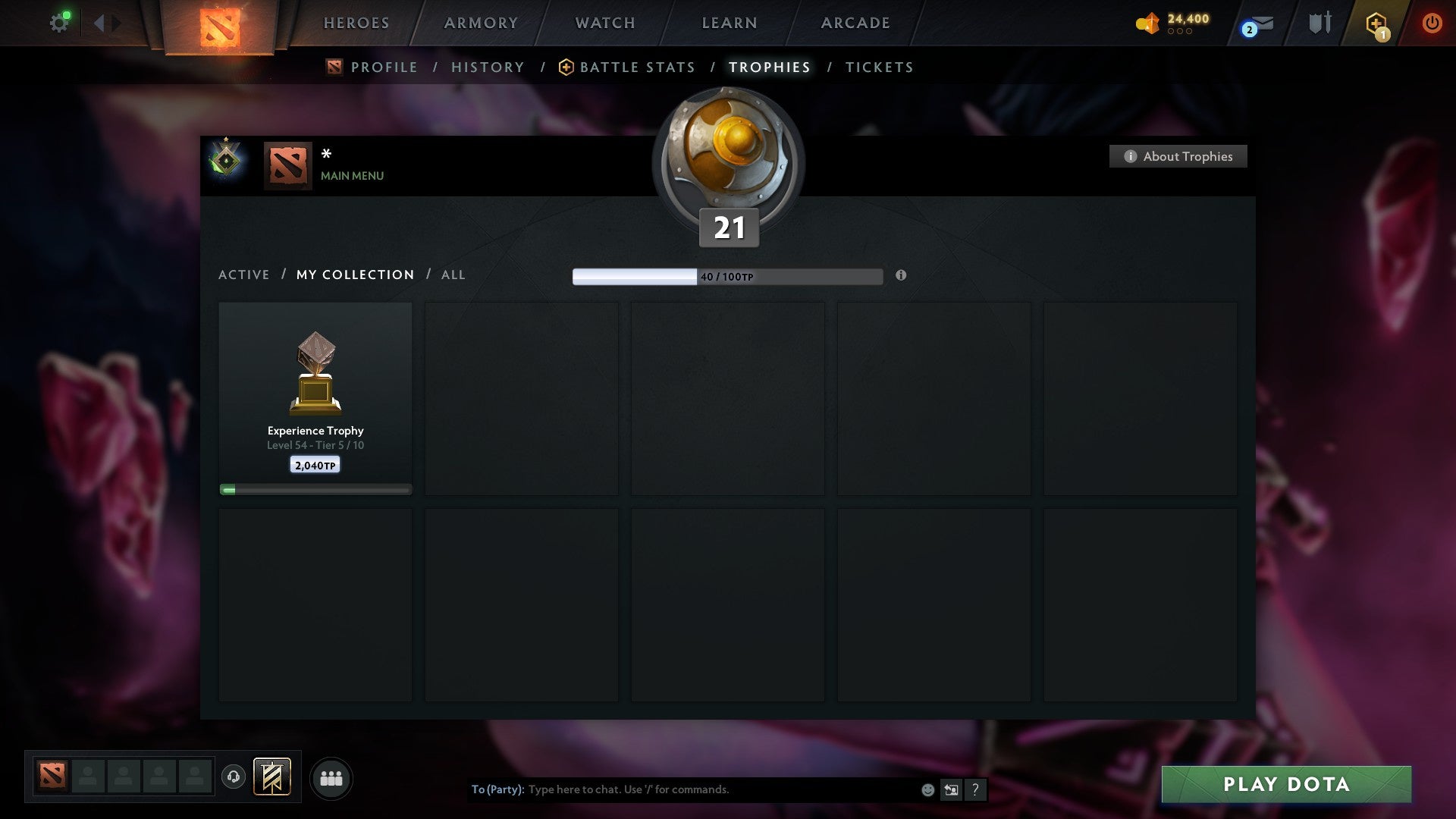Click the chat help question mark
Viewport: 1456px width, 819px height.
pos(975,789)
